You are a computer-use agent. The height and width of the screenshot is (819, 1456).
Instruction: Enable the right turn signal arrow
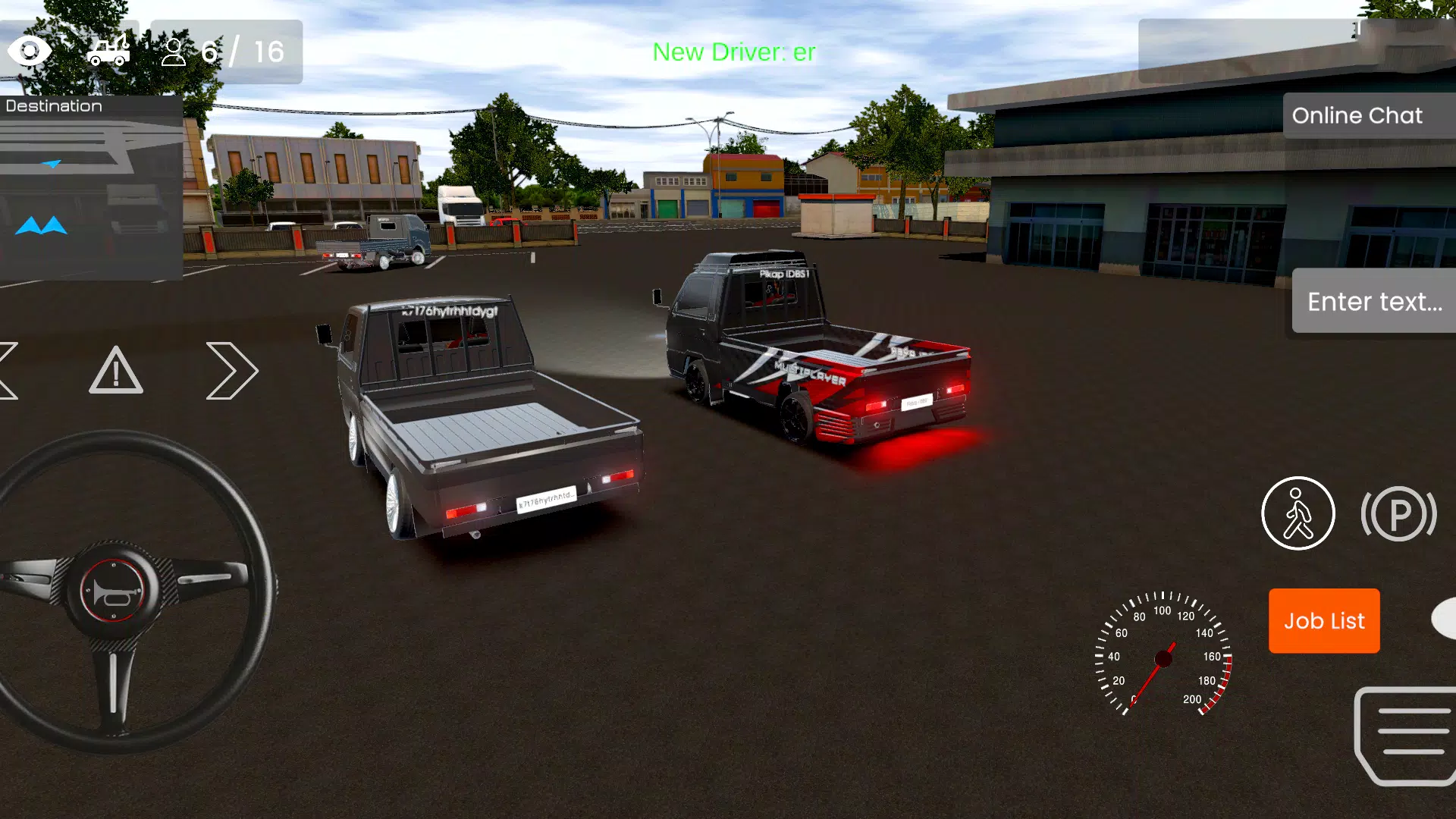point(231,371)
